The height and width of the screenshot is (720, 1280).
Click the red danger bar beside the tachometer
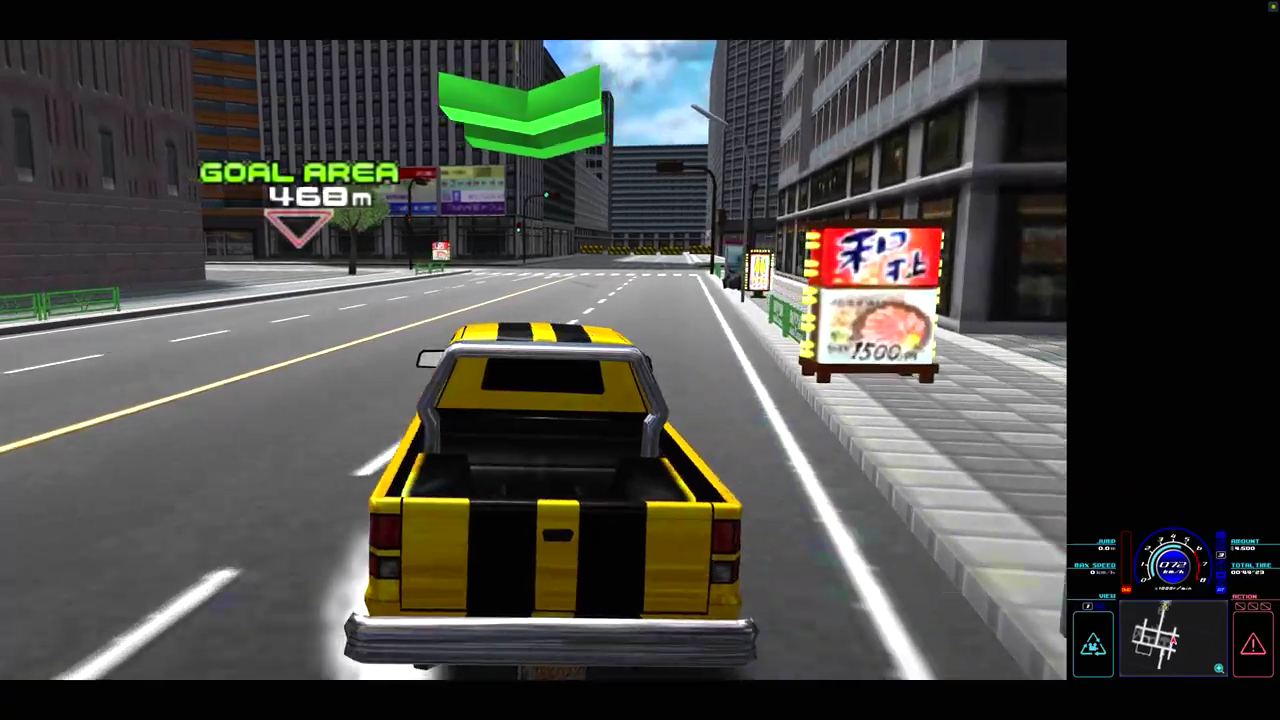1127,559
